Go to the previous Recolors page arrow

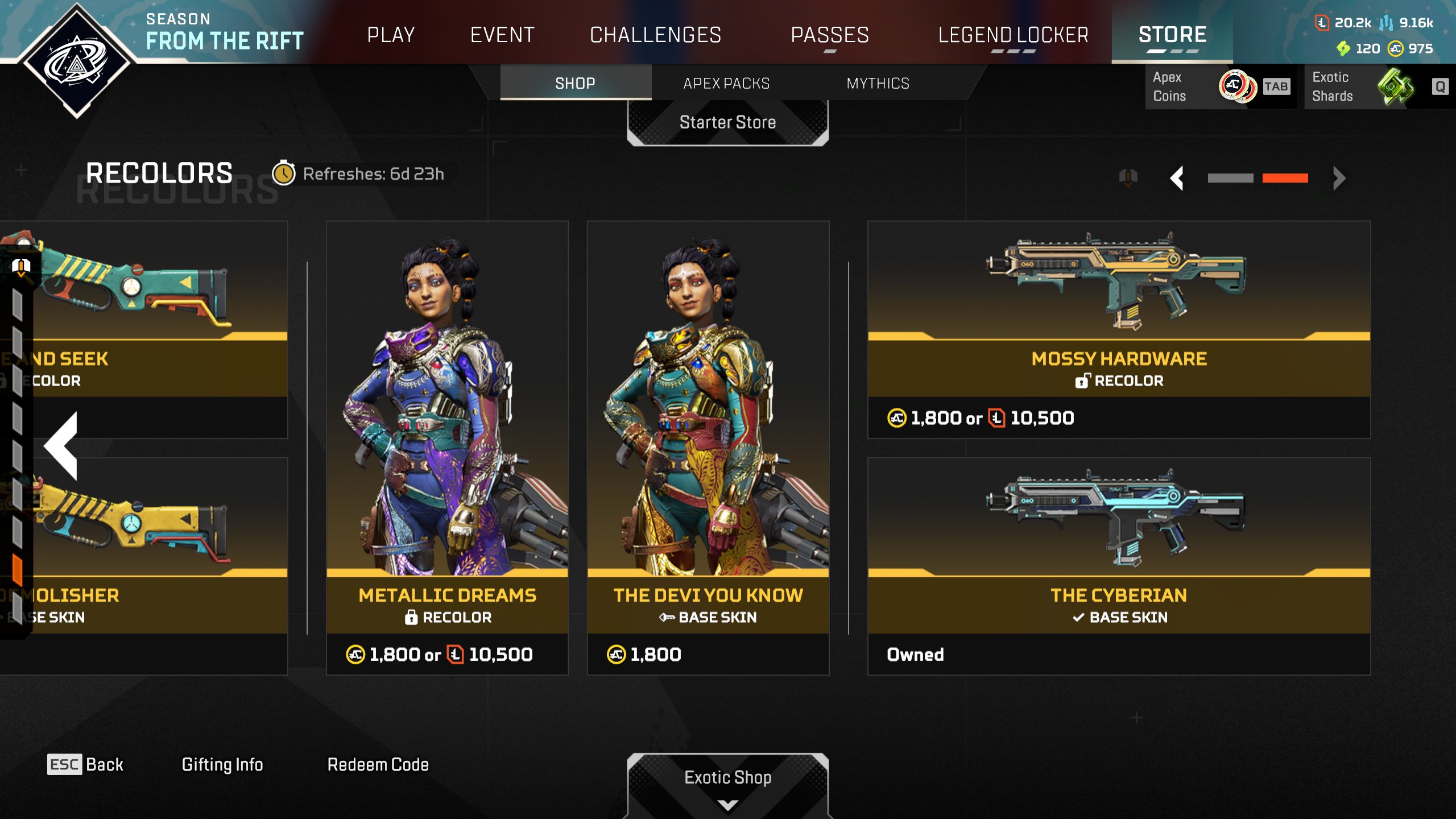(1177, 178)
